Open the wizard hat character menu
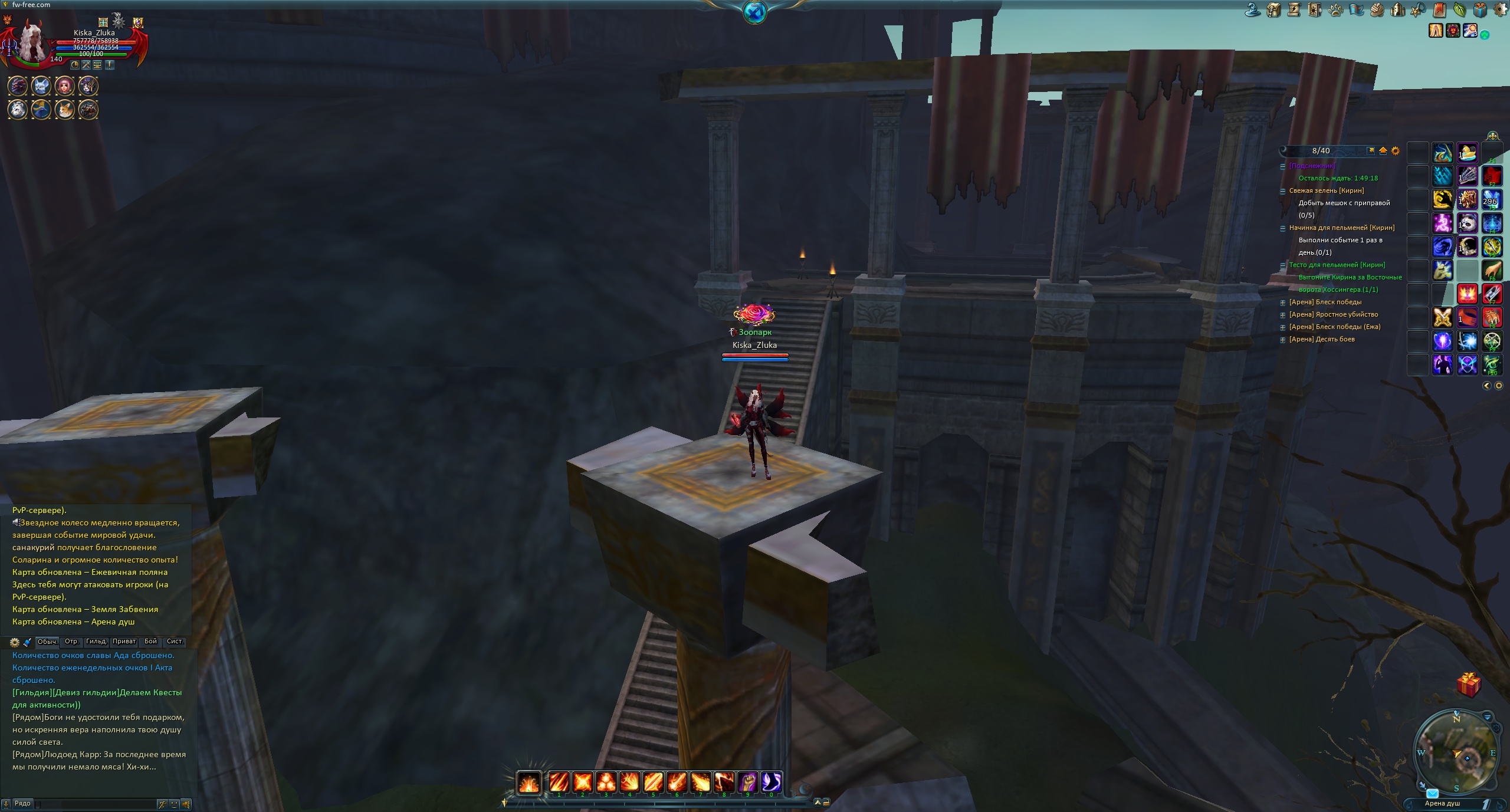The width and height of the screenshot is (1510, 812). 1253,10
